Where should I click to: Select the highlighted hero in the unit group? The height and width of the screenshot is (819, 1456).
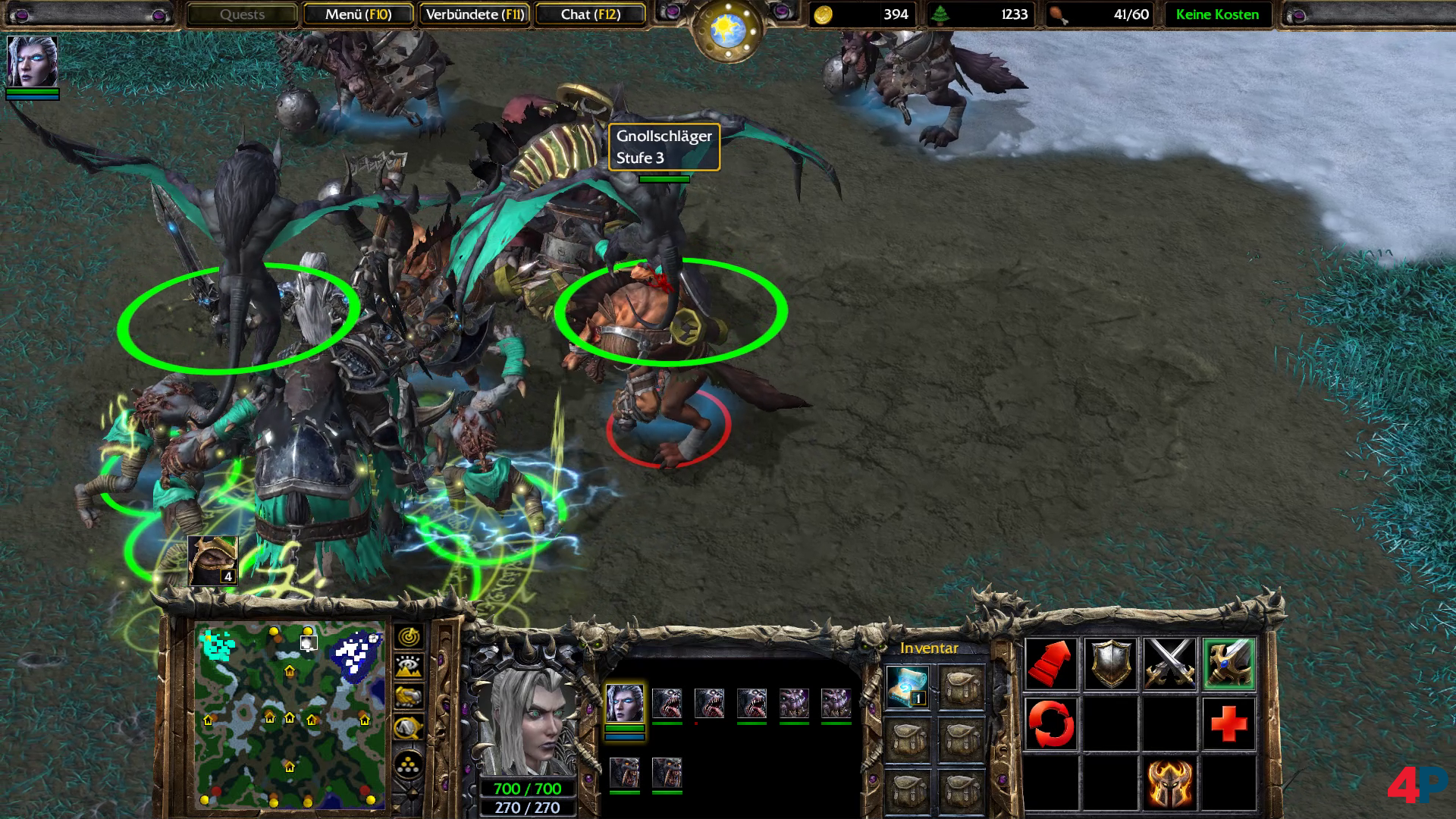click(x=624, y=703)
